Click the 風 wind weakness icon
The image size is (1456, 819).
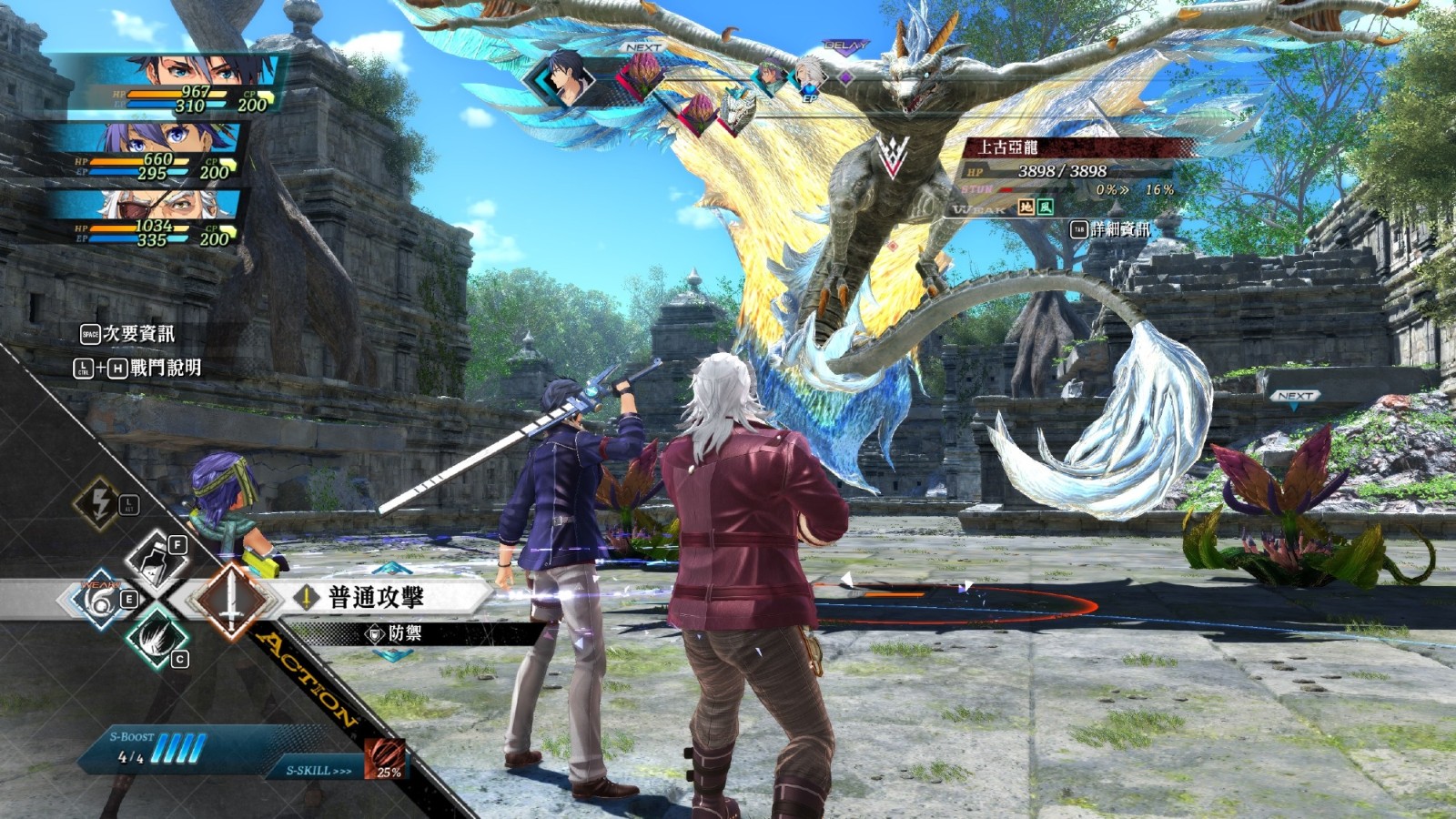click(1046, 208)
